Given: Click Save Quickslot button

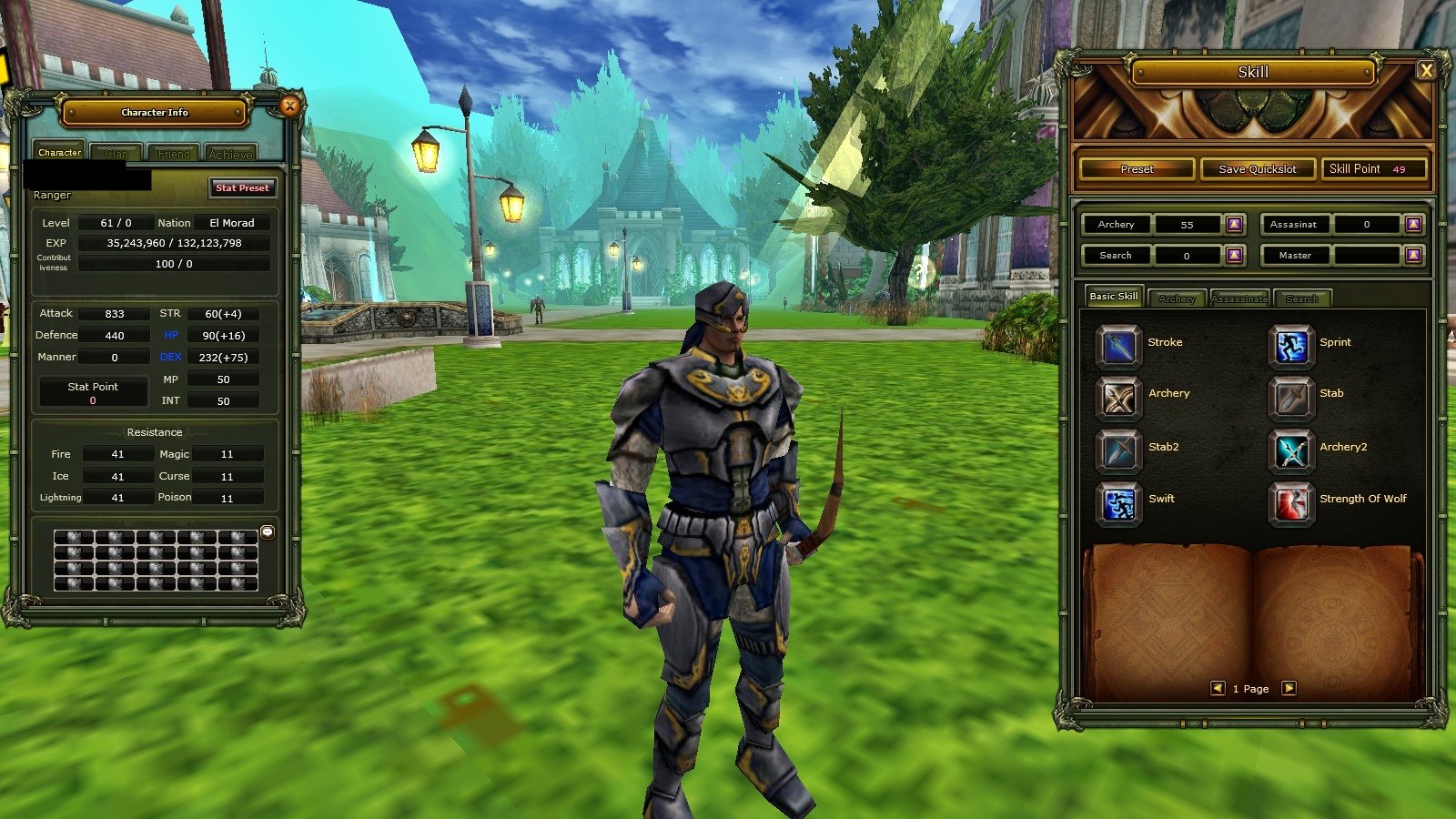Looking at the screenshot, I should (1258, 169).
